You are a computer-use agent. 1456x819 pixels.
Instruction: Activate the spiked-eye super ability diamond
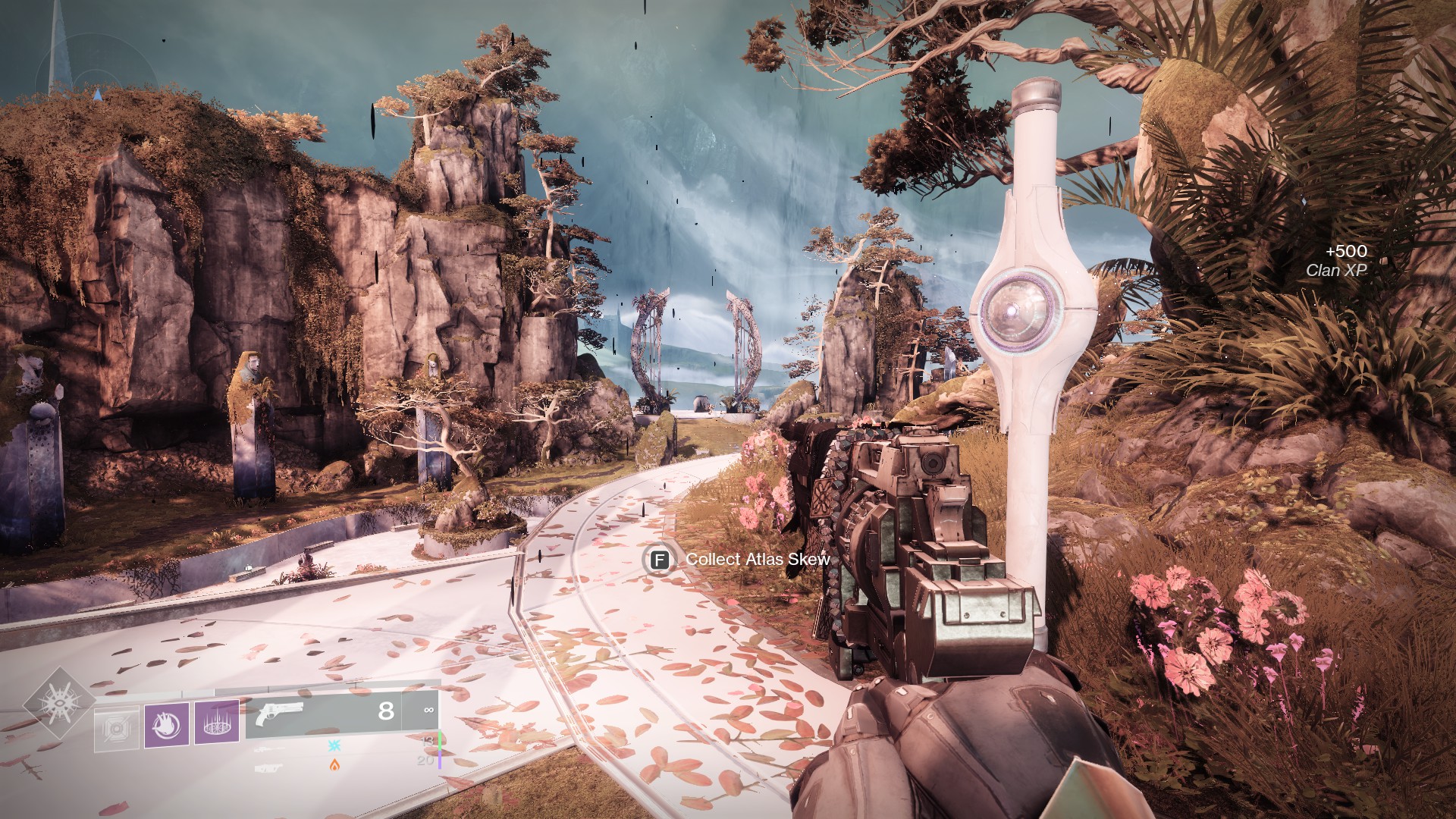59,701
